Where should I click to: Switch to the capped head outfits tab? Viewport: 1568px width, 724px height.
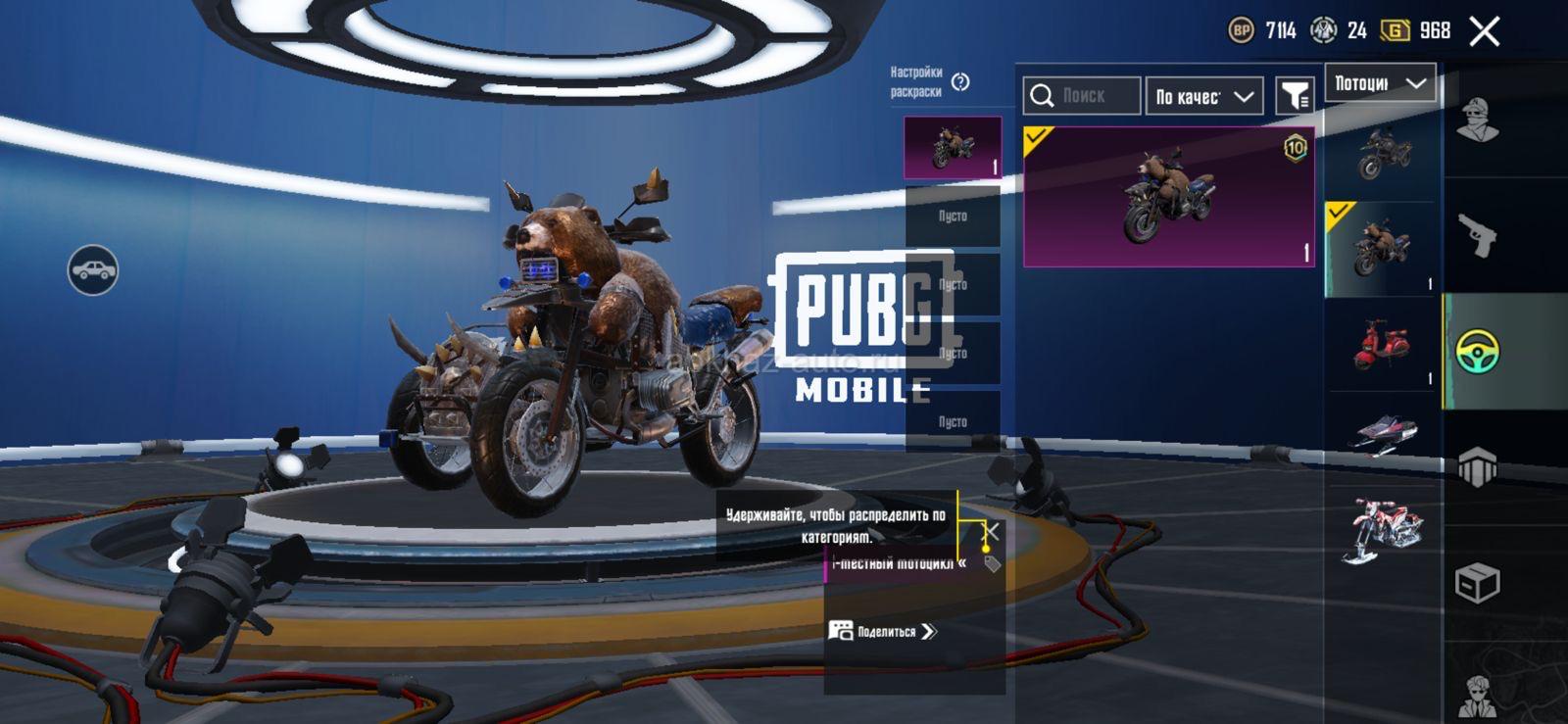(x=1477, y=121)
